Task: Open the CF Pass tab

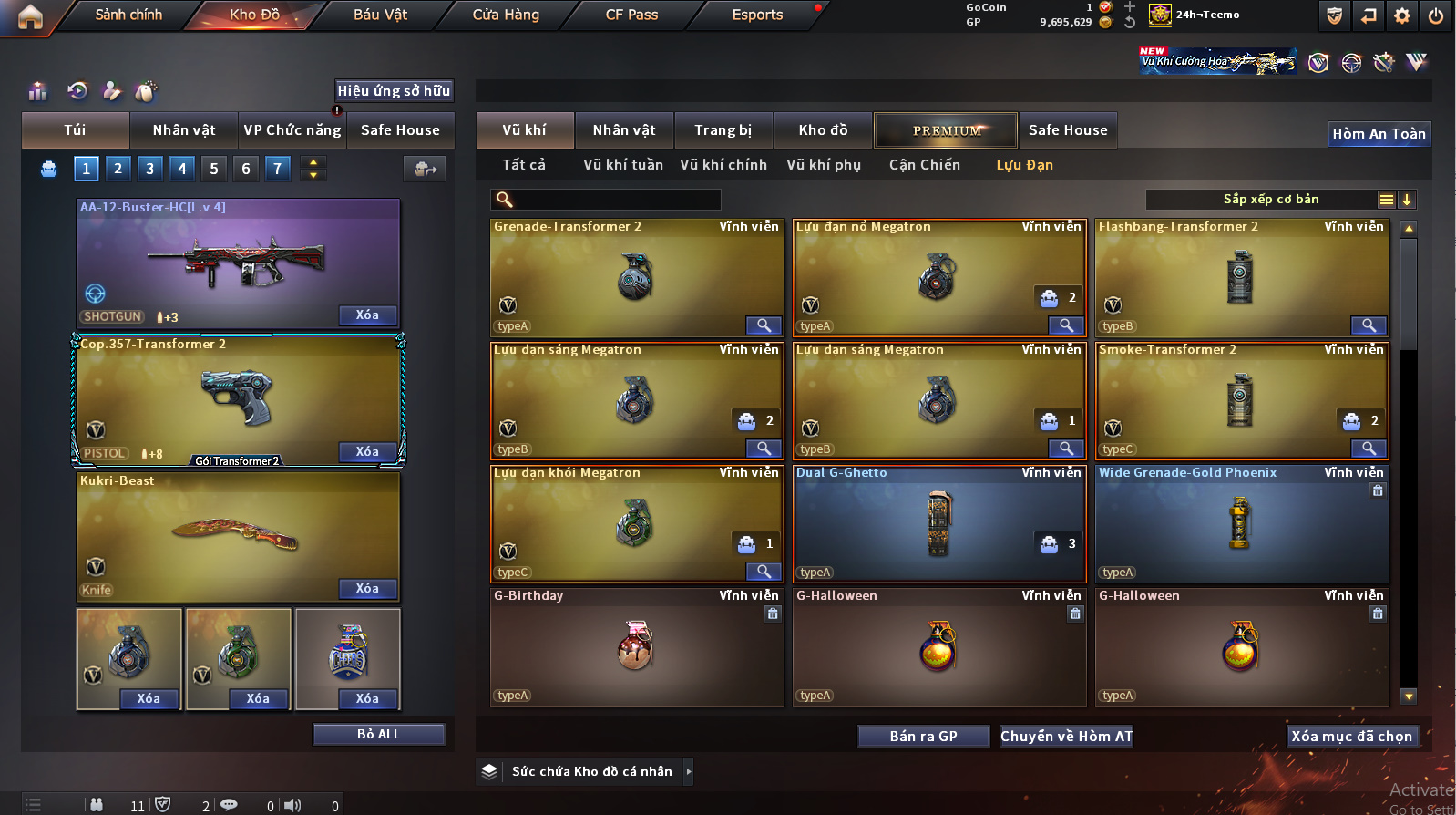Action: [x=631, y=15]
